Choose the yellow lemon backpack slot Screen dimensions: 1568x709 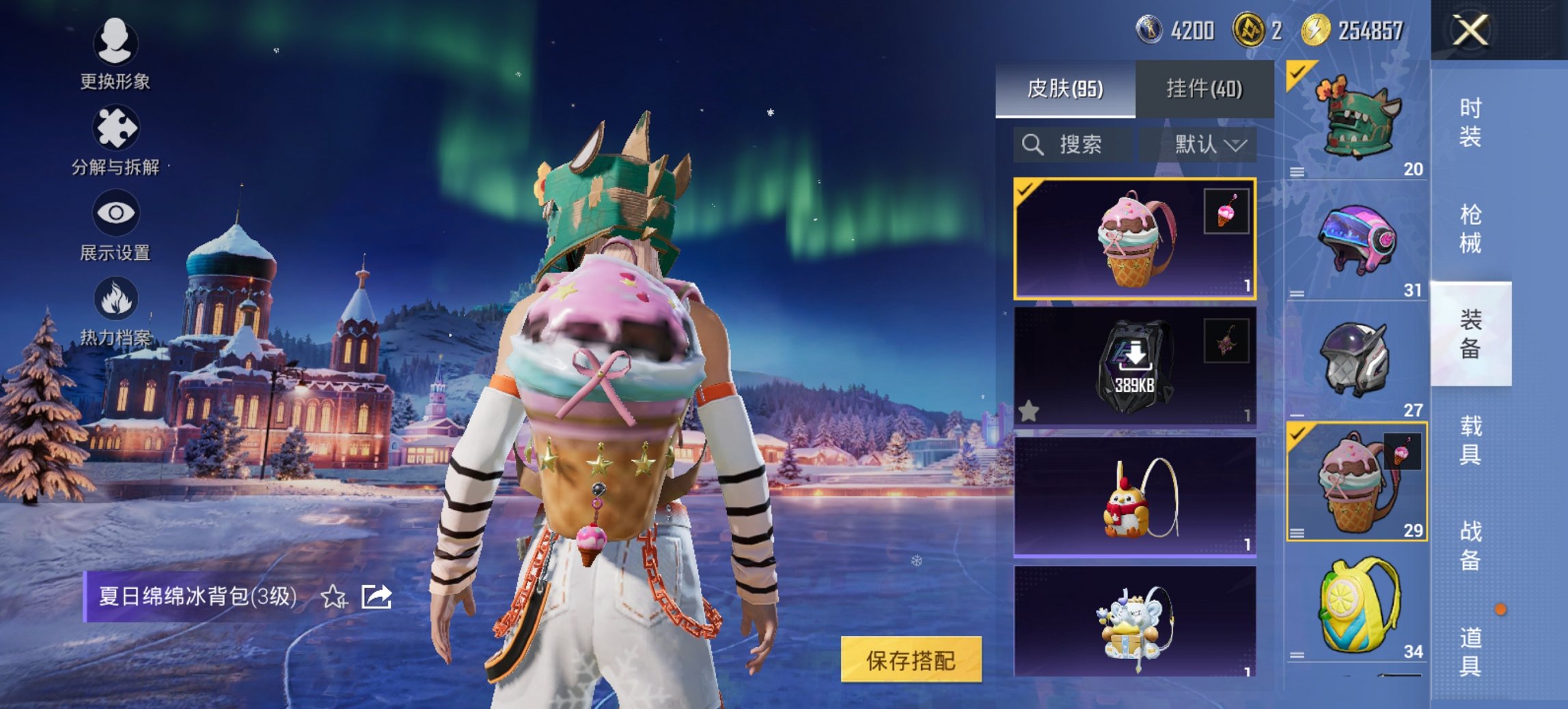tap(1356, 605)
